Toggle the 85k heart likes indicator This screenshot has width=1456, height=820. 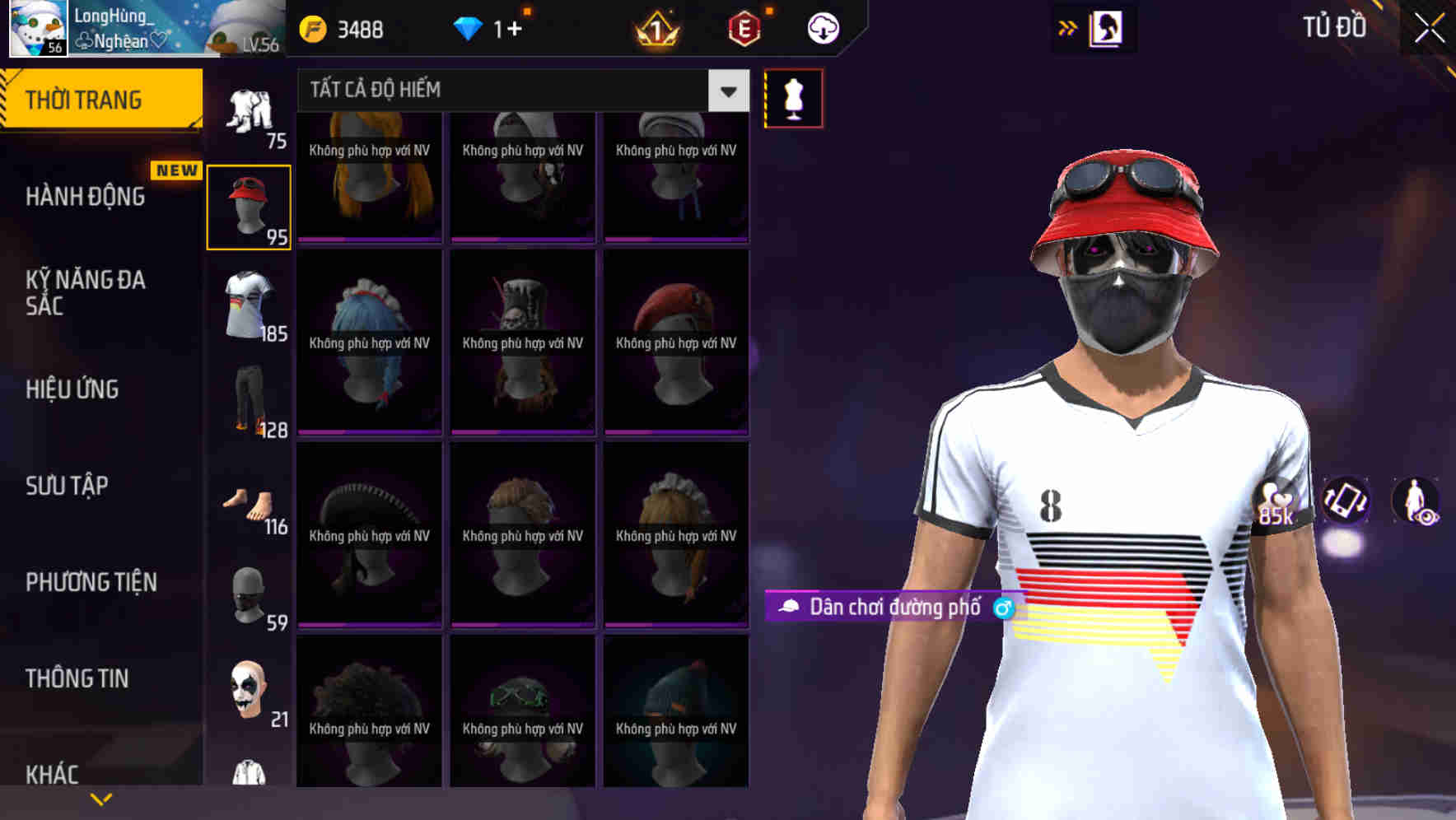tap(1277, 502)
